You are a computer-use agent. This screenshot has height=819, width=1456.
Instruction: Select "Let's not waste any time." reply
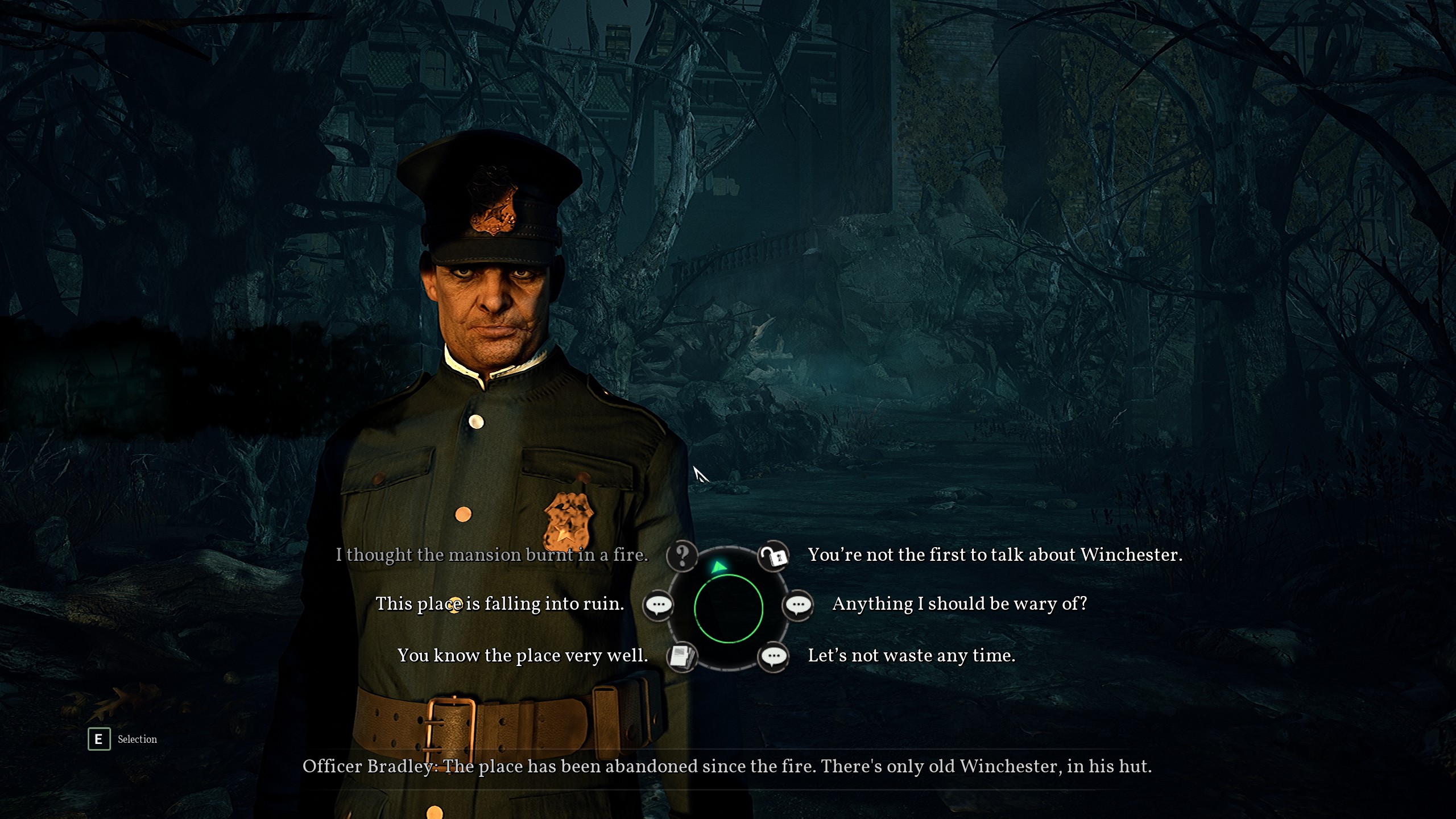(x=911, y=656)
